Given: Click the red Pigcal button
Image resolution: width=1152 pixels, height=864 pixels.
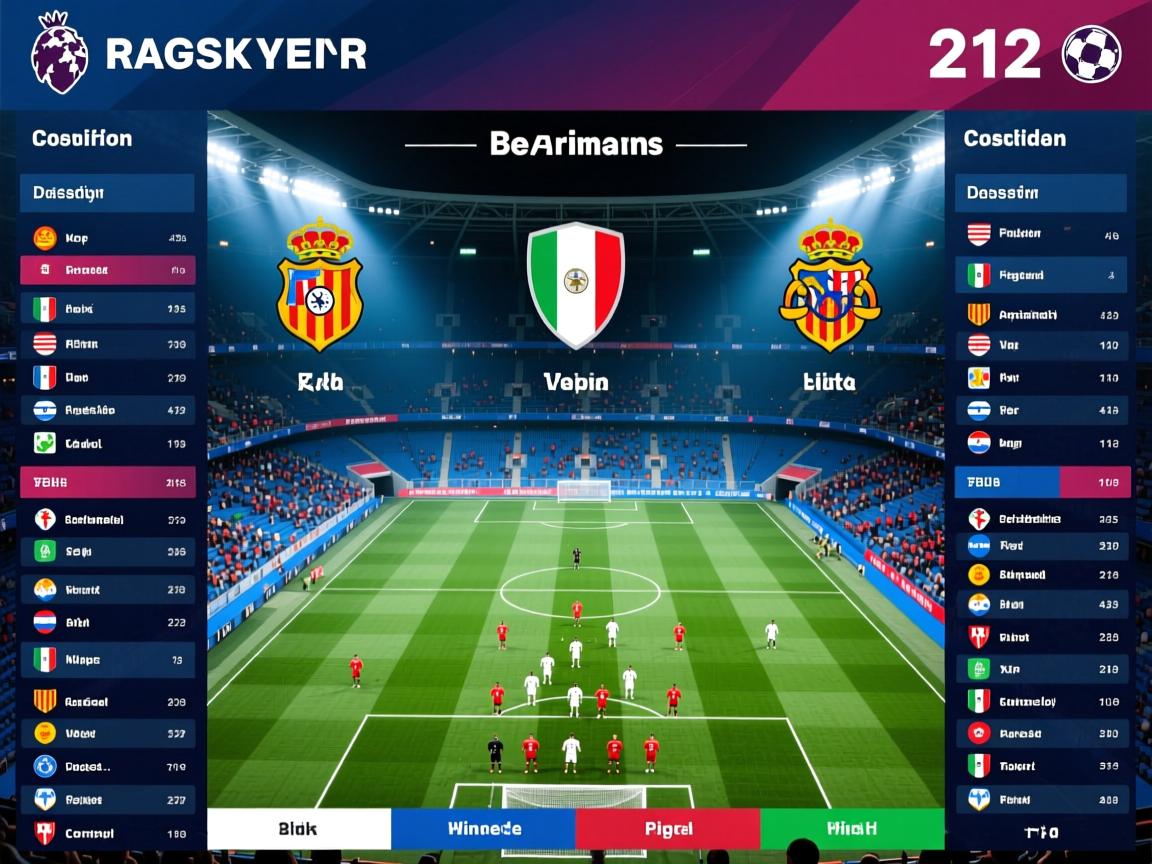Looking at the screenshot, I should (x=667, y=828).
